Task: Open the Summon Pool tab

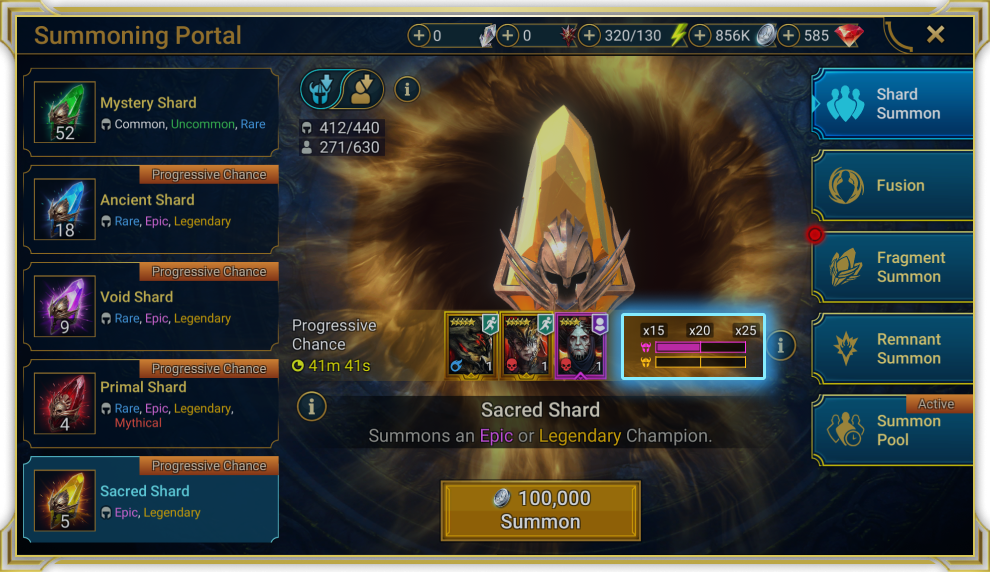Action: click(892, 430)
